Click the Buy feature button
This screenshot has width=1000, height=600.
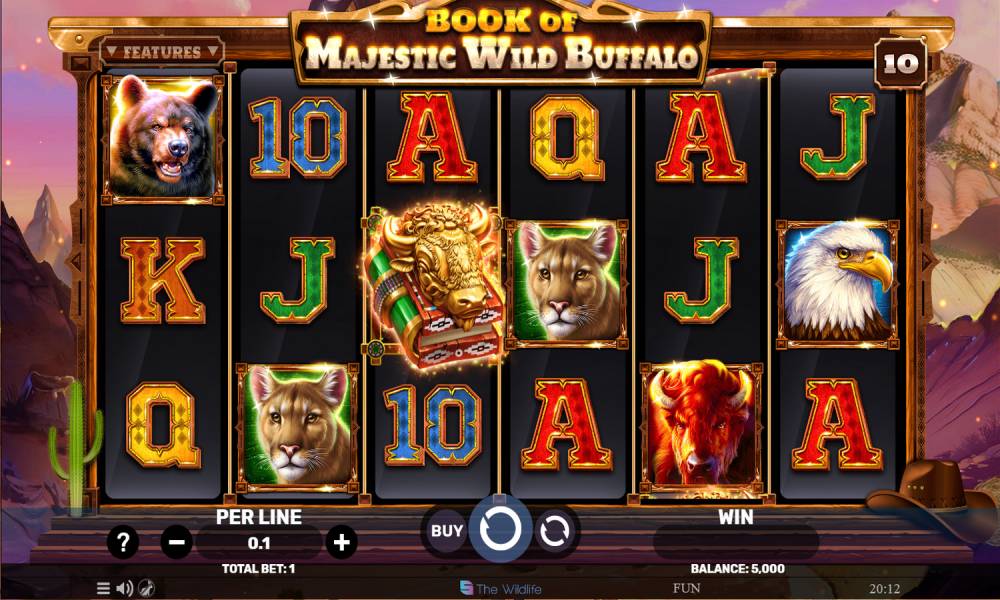pyautogui.click(x=446, y=531)
